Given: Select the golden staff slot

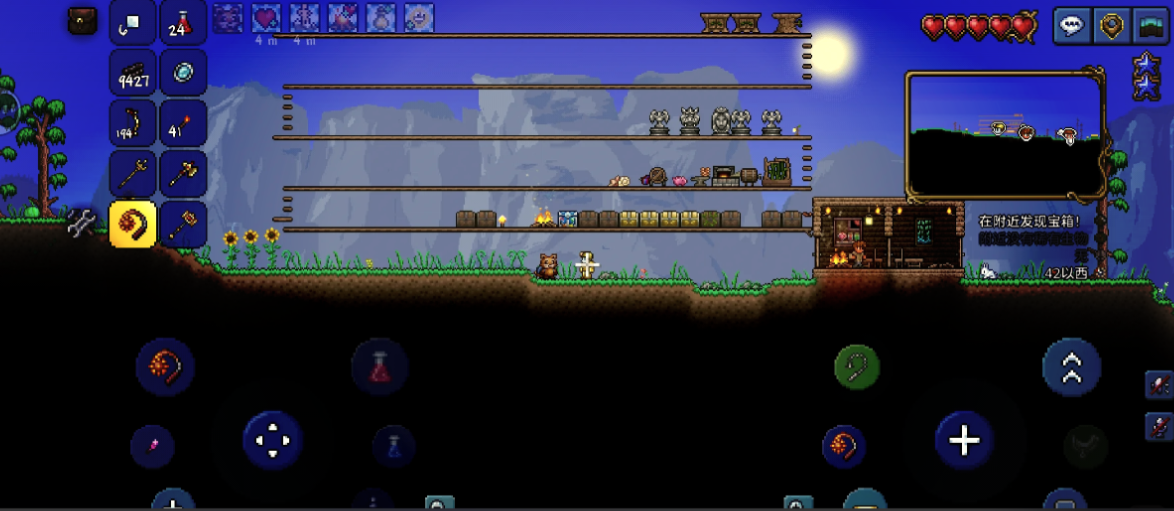Looking at the screenshot, I should (x=132, y=173).
